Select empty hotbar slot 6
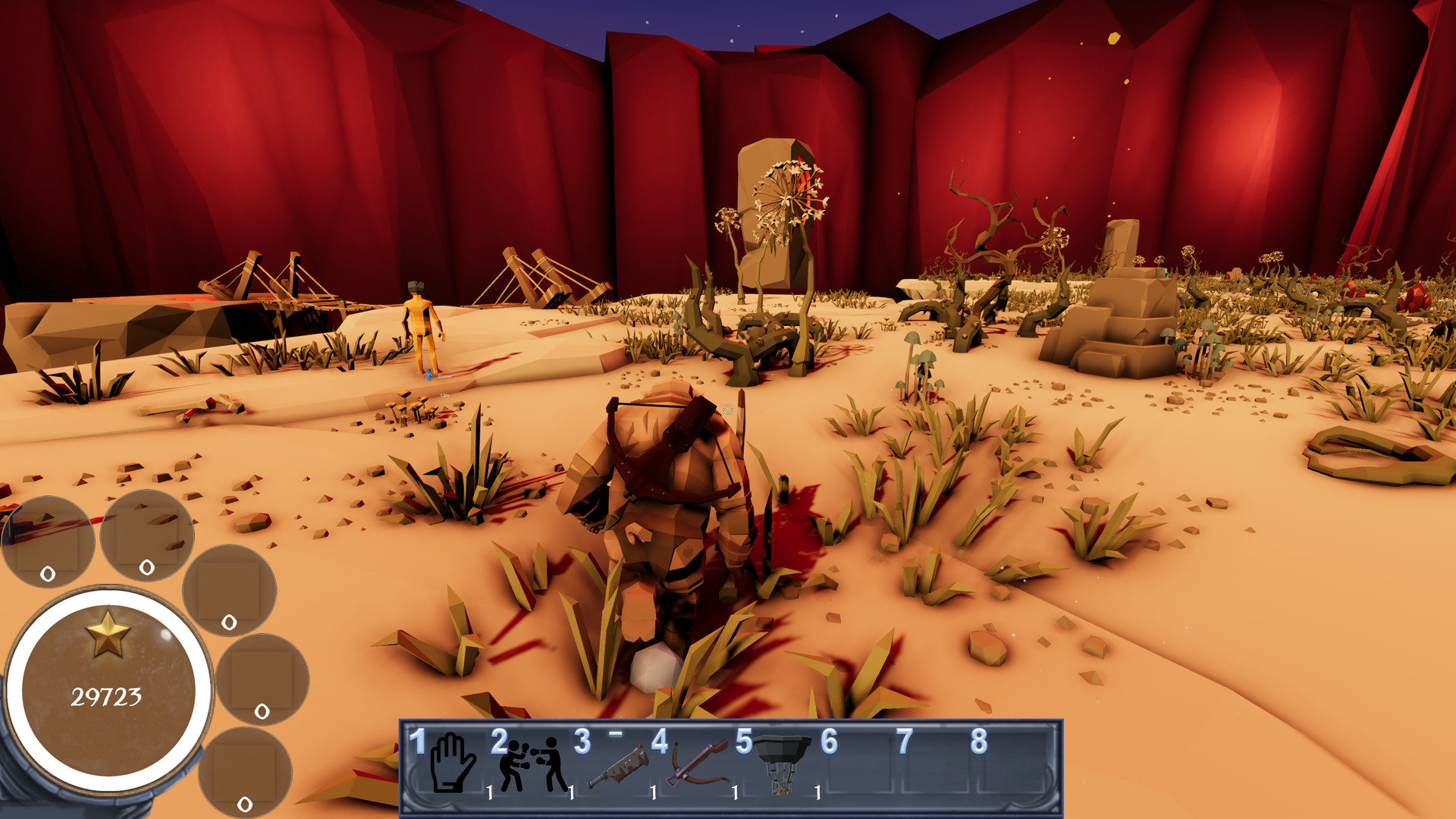 (x=861, y=766)
